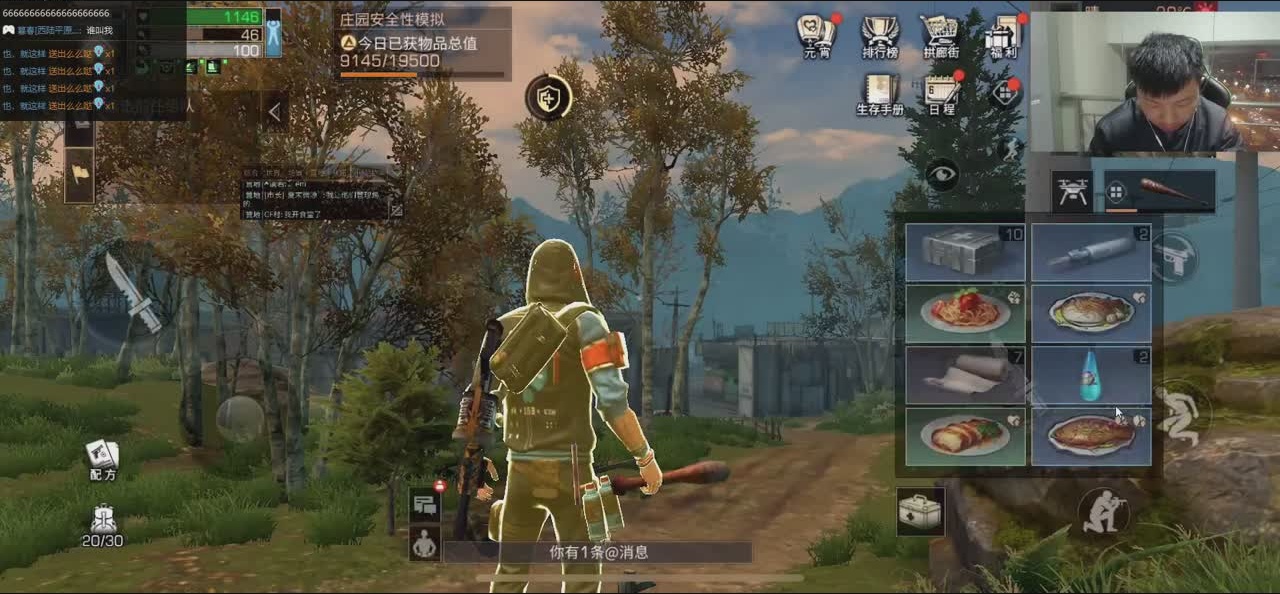Open the 日程 schedule calendar
The height and width of the screenshot is (594, 1280).
coord(941,93)
